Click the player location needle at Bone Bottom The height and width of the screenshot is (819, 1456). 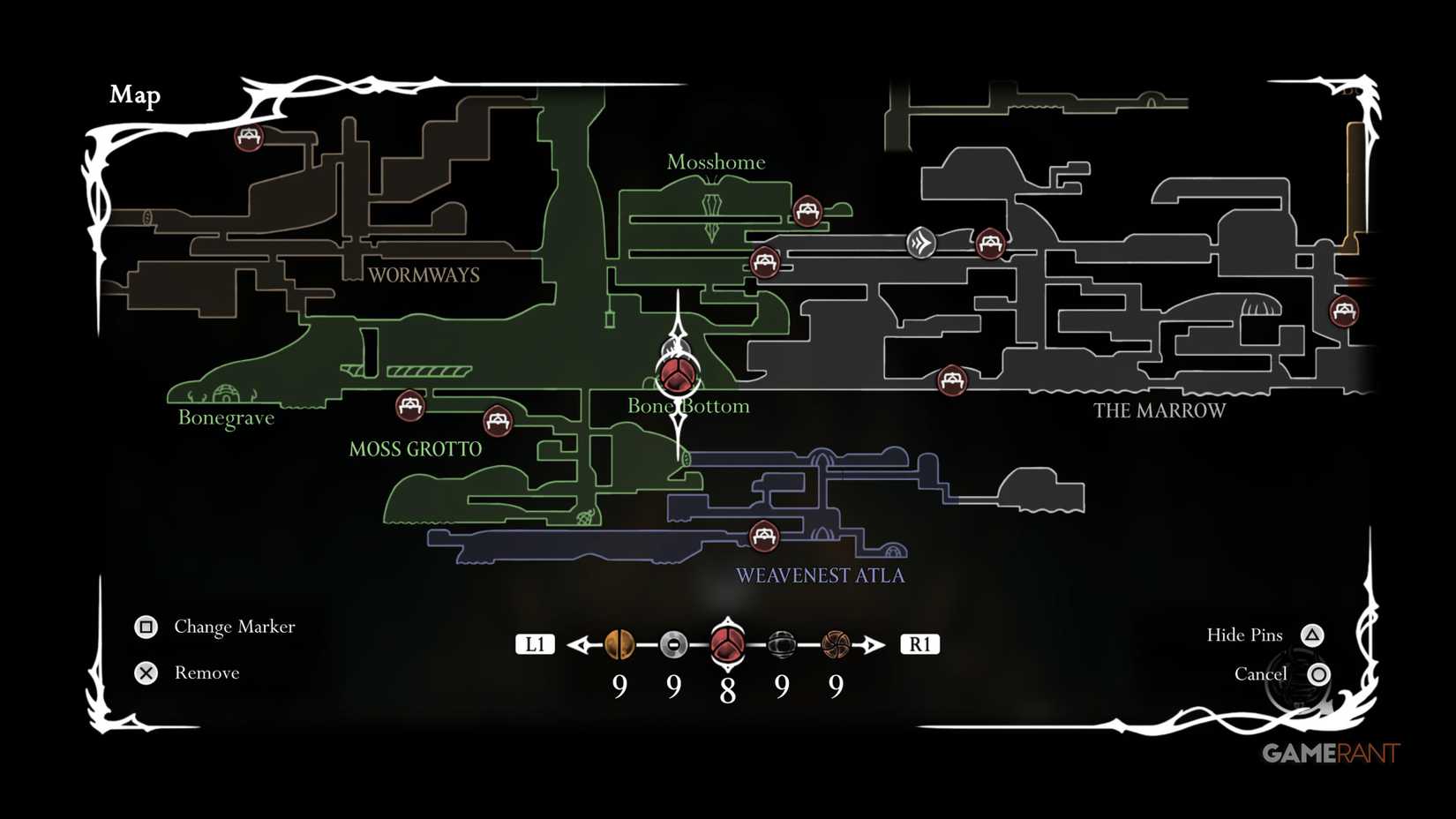click(x=677, y=375)
